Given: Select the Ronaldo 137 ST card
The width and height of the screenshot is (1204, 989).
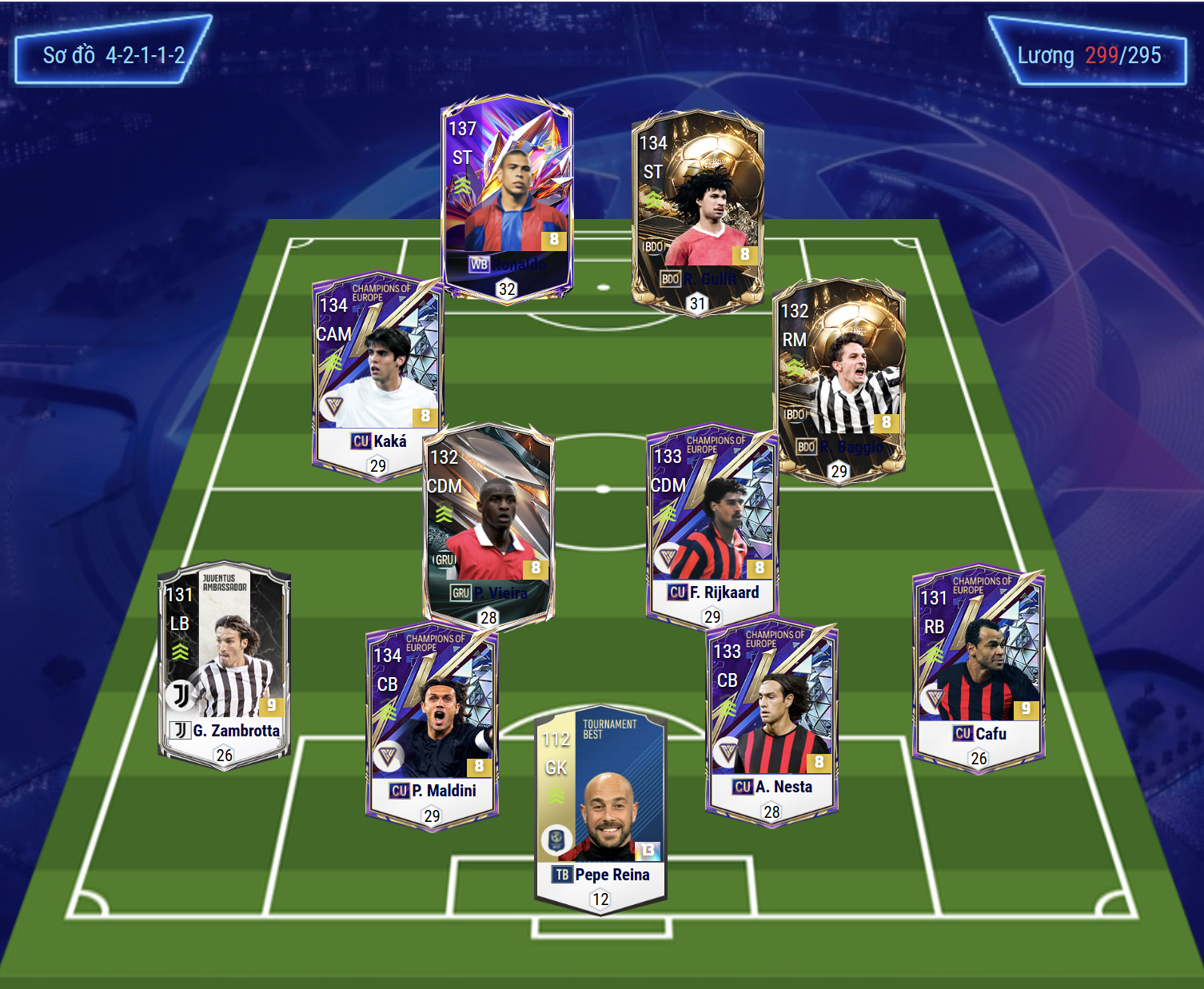Looking at the screenshot, I should point(507,197).
